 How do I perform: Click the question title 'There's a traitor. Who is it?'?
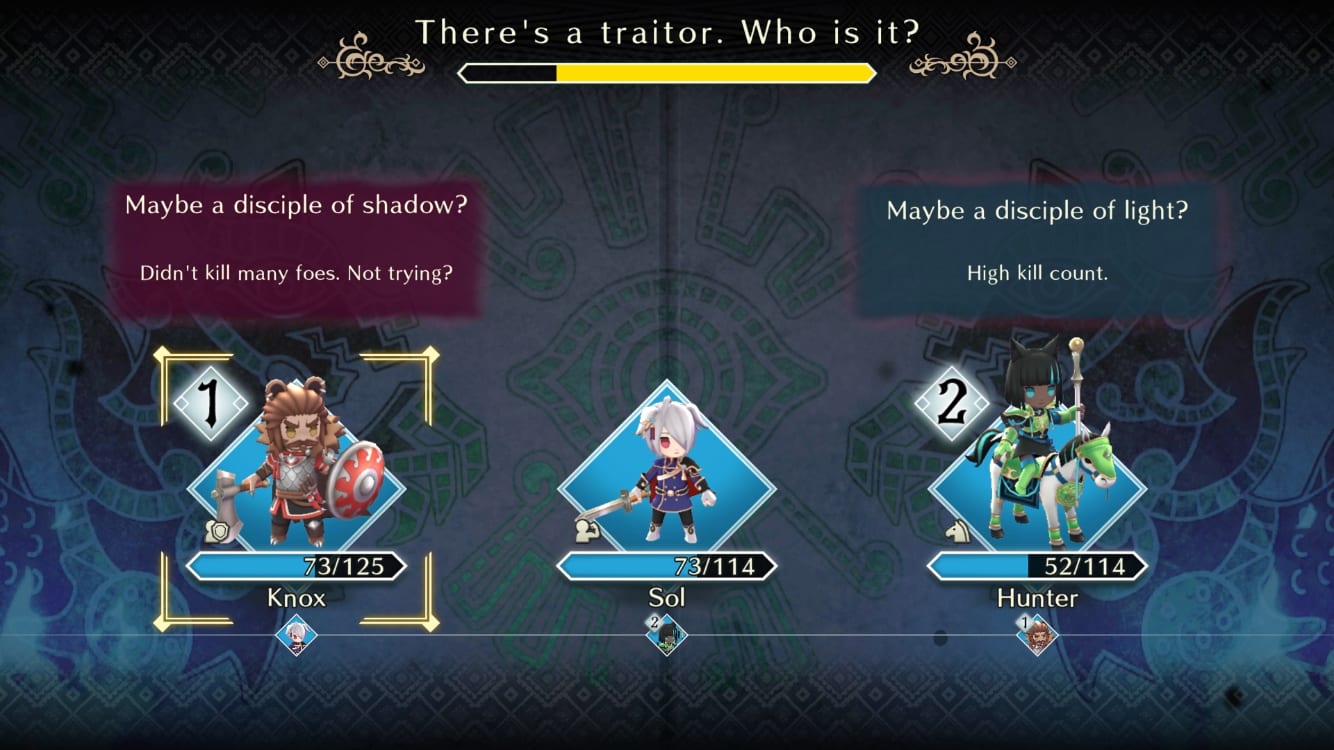click(667, 31)
